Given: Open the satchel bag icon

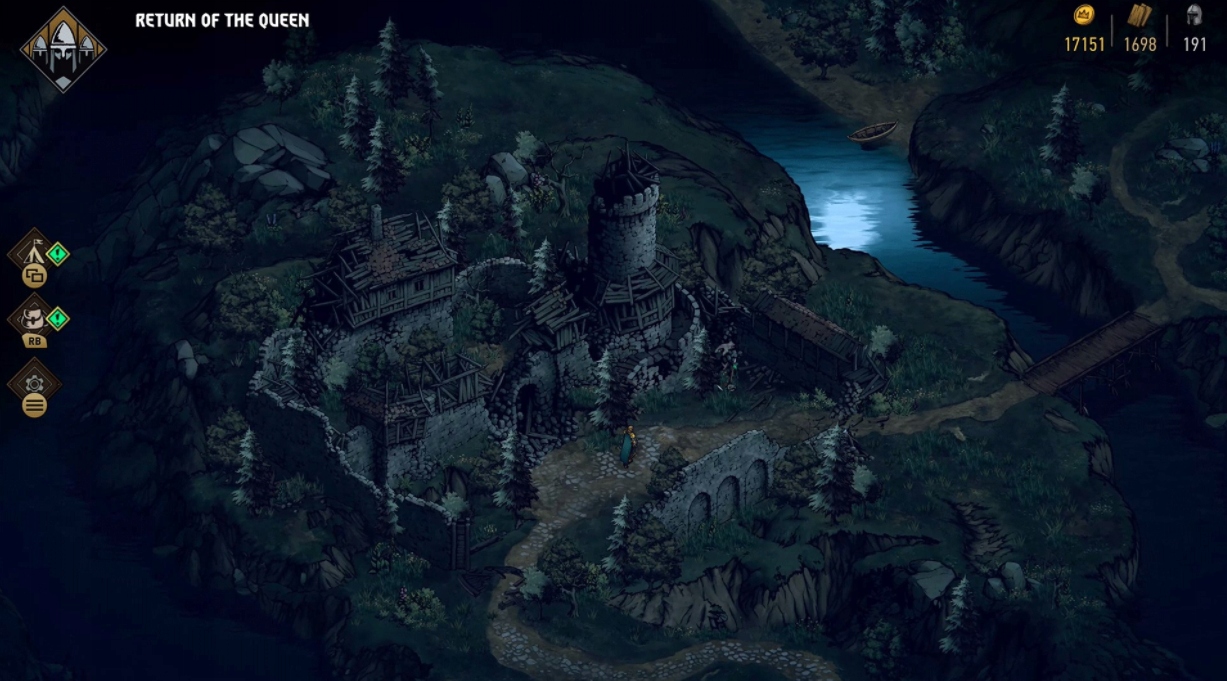Looking at the screenshot, I should 31,318.
